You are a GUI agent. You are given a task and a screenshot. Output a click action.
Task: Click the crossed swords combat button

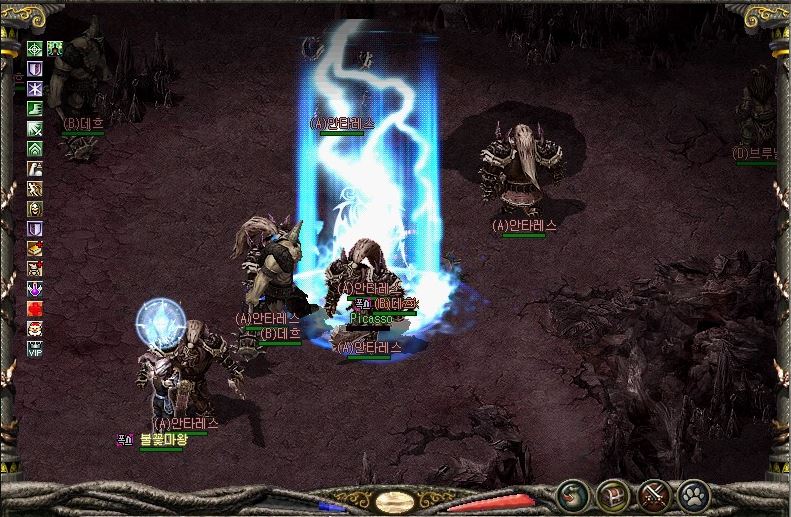pos(653,494)
